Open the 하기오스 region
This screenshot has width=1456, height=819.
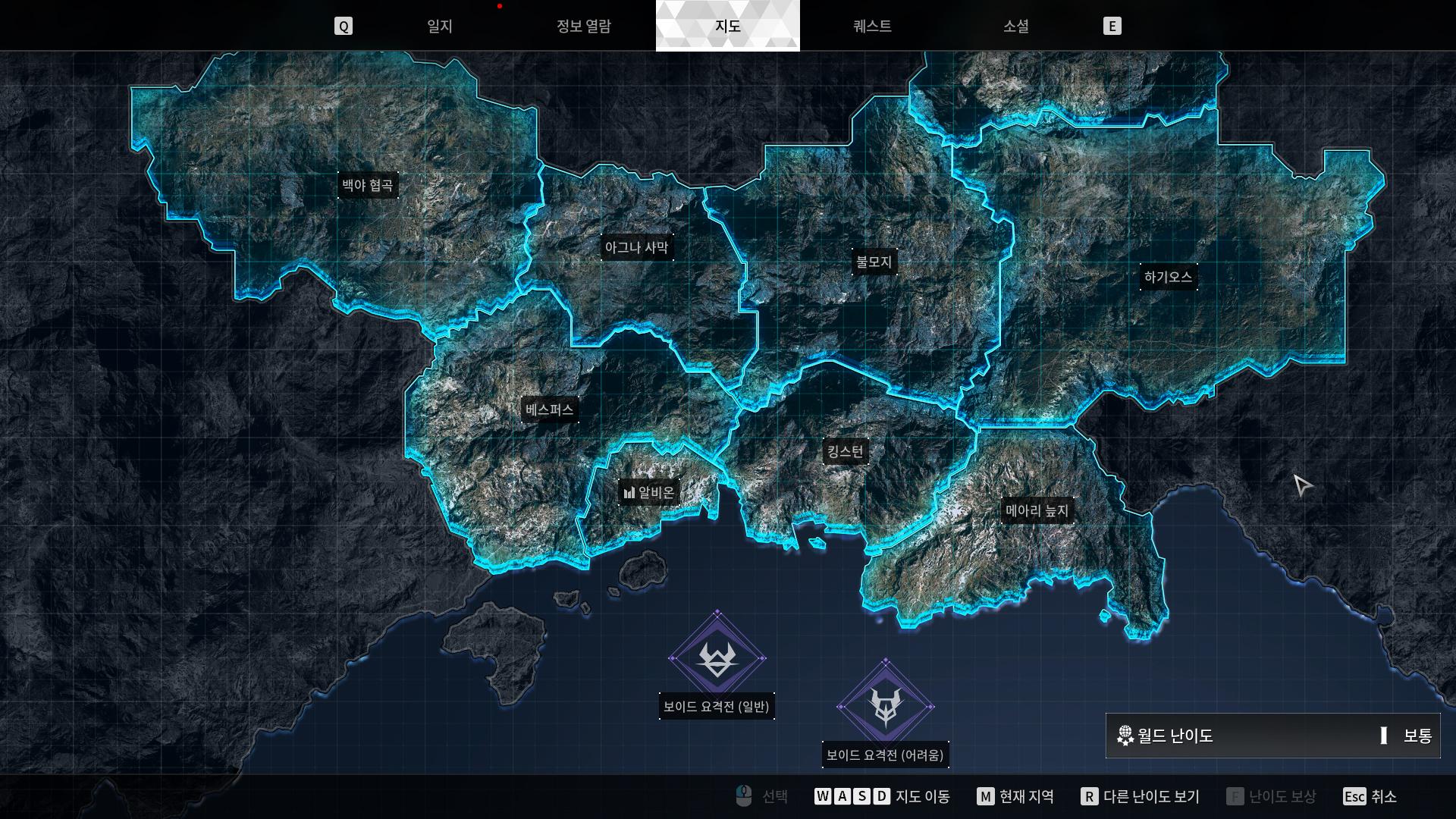[1168, 278]
